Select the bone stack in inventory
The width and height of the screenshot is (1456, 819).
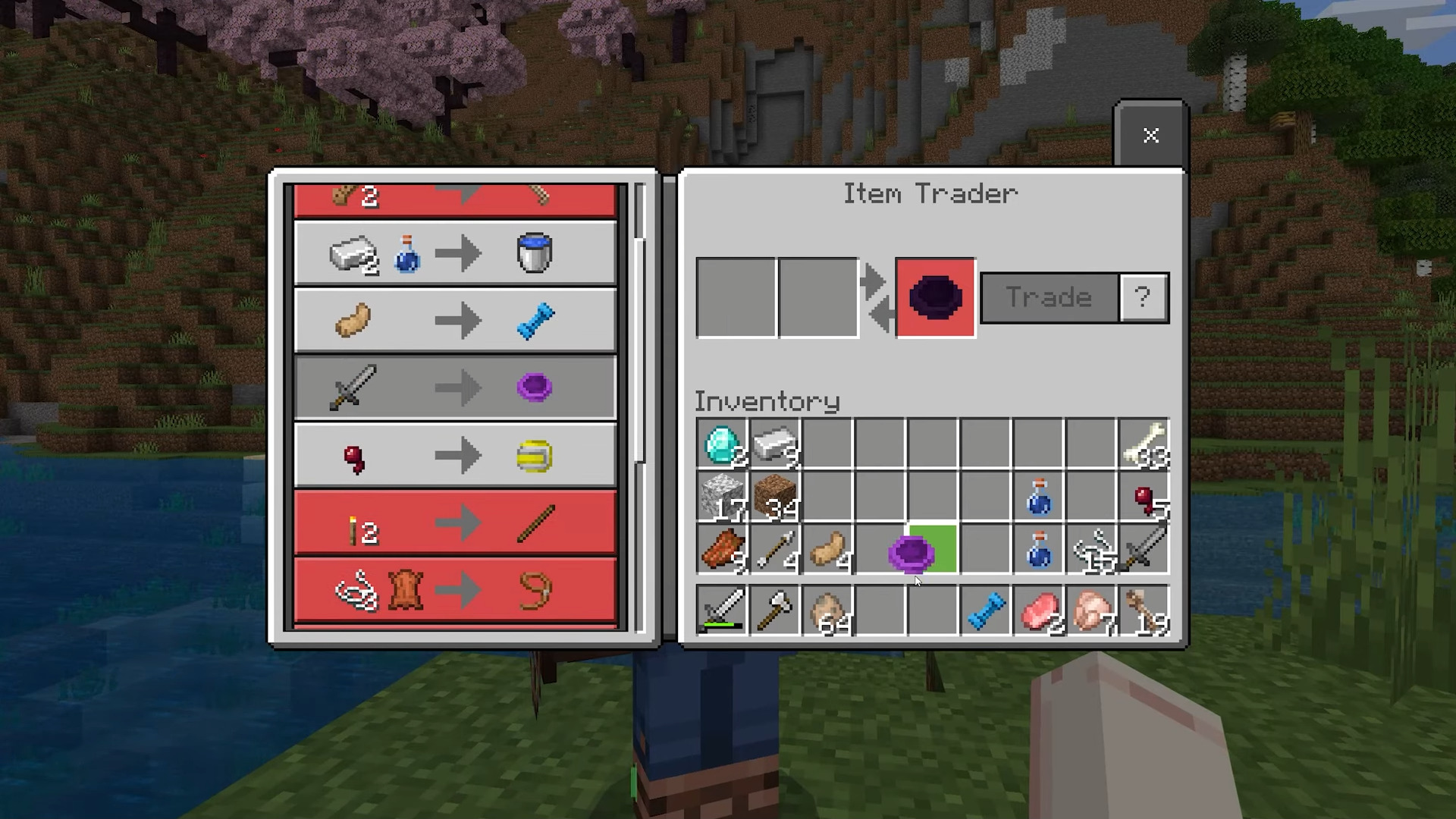tap(1144, 444)
